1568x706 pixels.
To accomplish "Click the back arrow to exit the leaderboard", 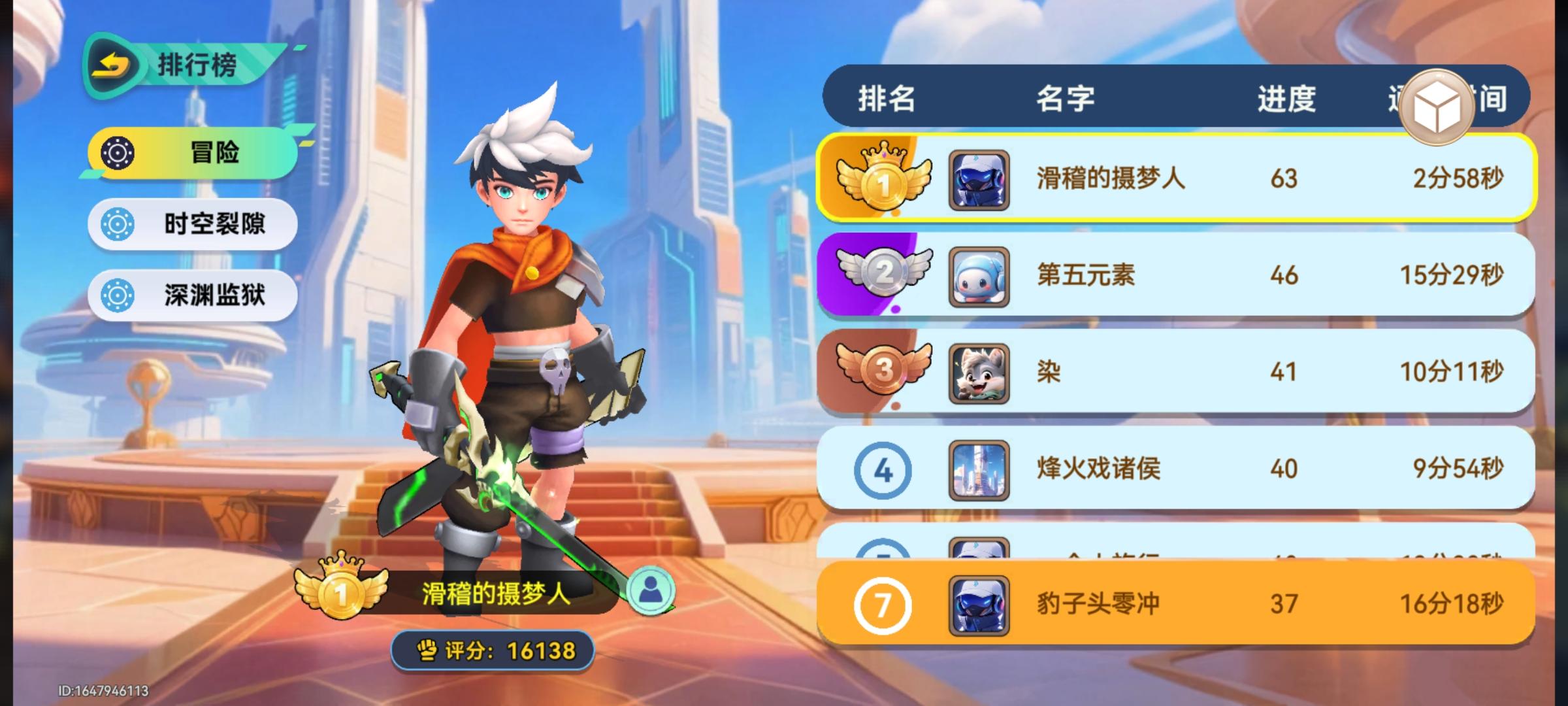I will pyautogui.click(x=112, y=63).
